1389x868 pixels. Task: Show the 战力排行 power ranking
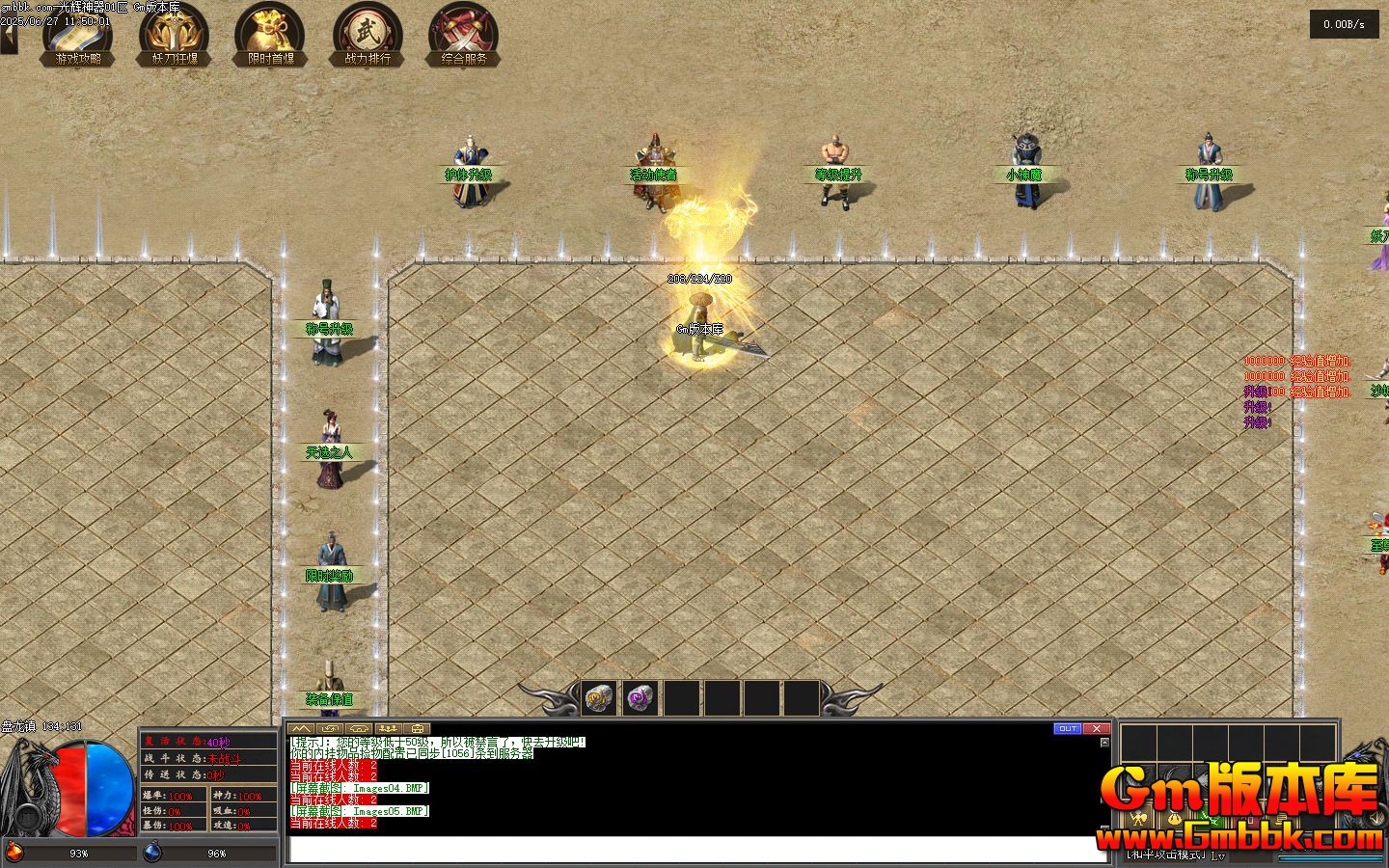368,35
